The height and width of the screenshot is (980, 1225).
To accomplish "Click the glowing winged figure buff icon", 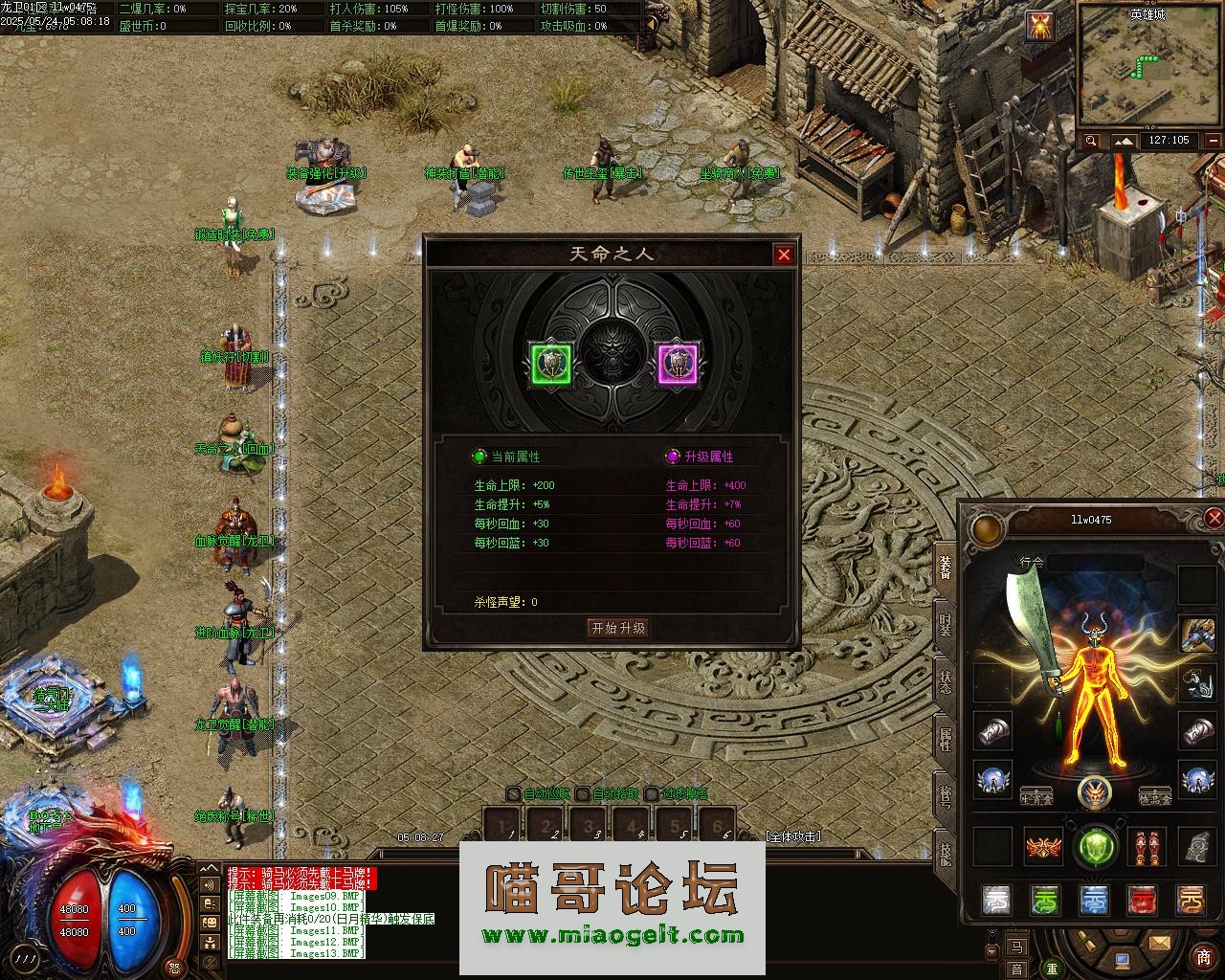I will point(1040,26).
